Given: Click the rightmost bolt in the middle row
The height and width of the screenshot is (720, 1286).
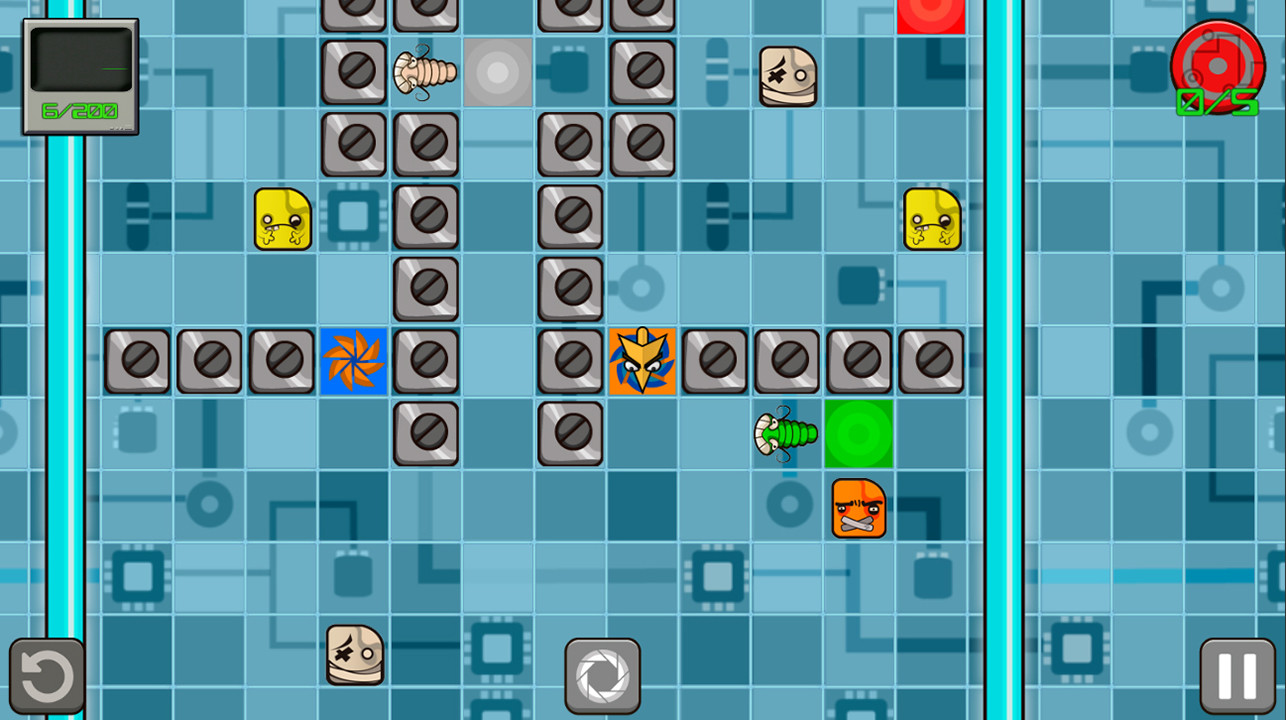Looking at the screenshot, I should click(x=931, y=361).
